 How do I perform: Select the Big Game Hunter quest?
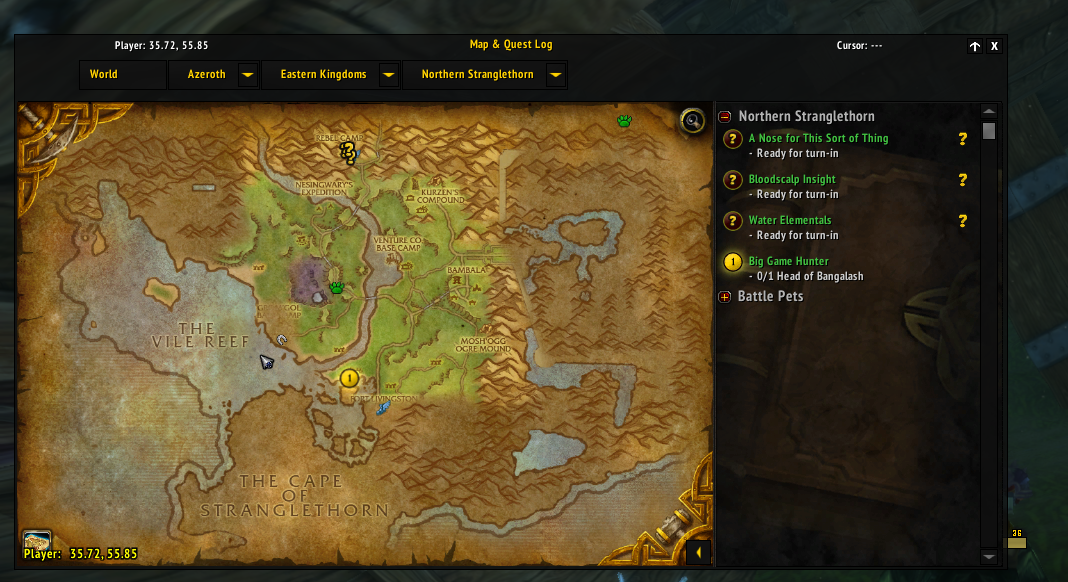point(789,262)
